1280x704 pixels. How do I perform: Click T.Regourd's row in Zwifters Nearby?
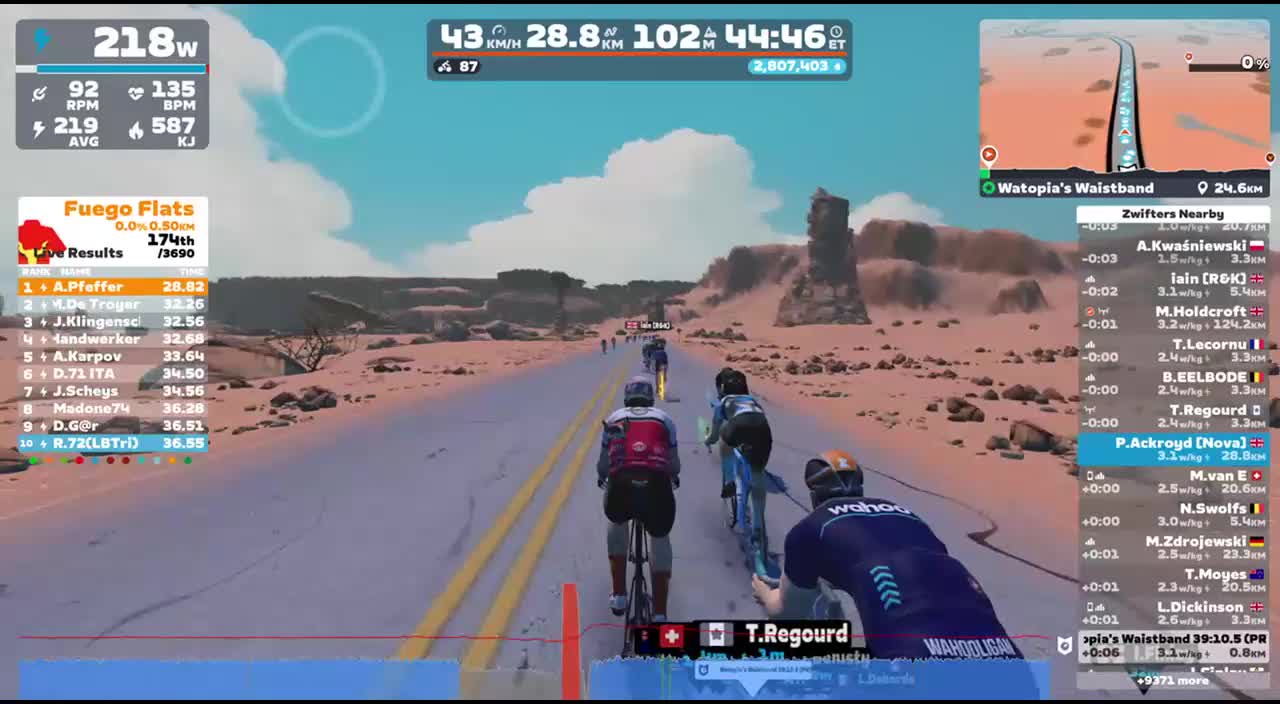[1172, 417]
